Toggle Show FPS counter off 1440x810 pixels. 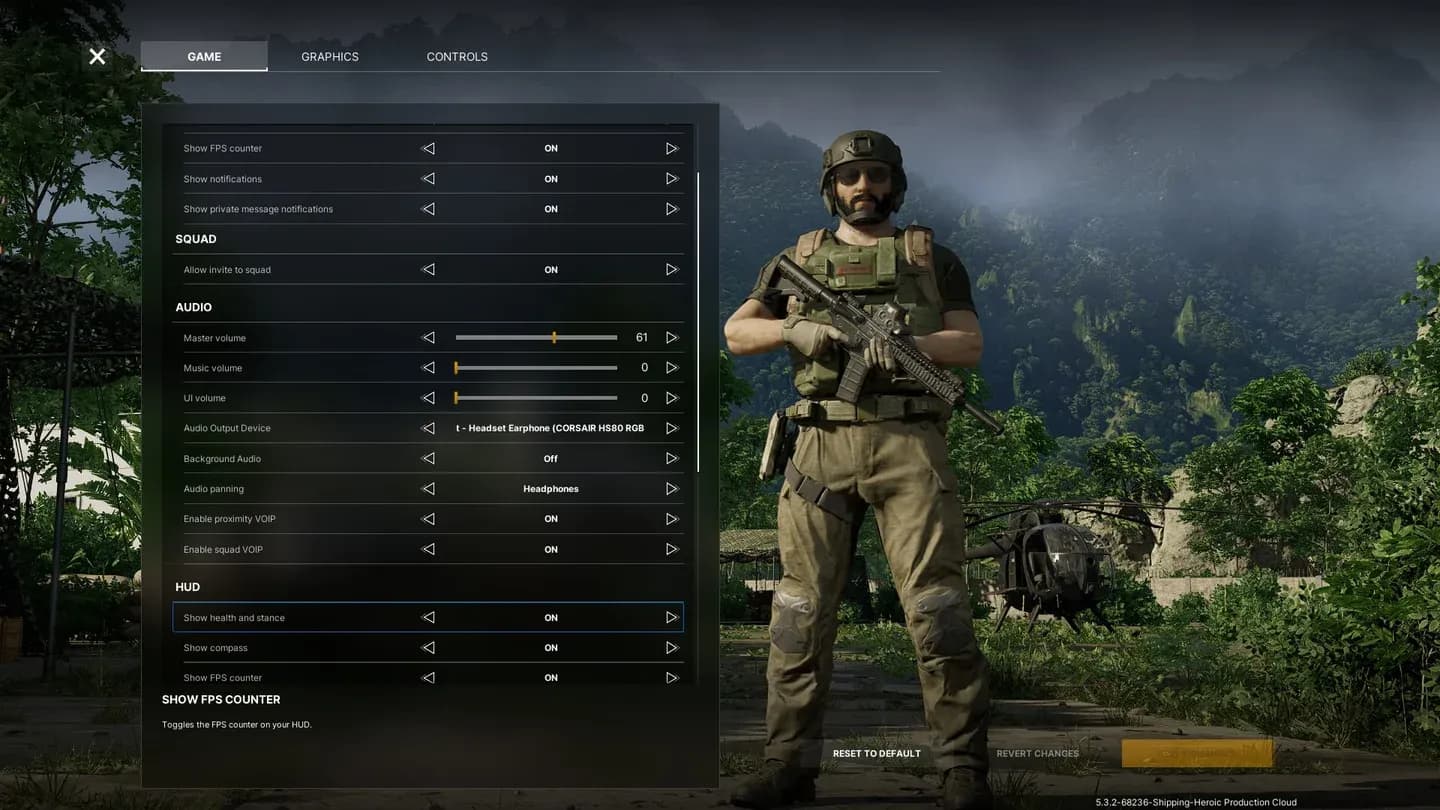coord(672,147)
